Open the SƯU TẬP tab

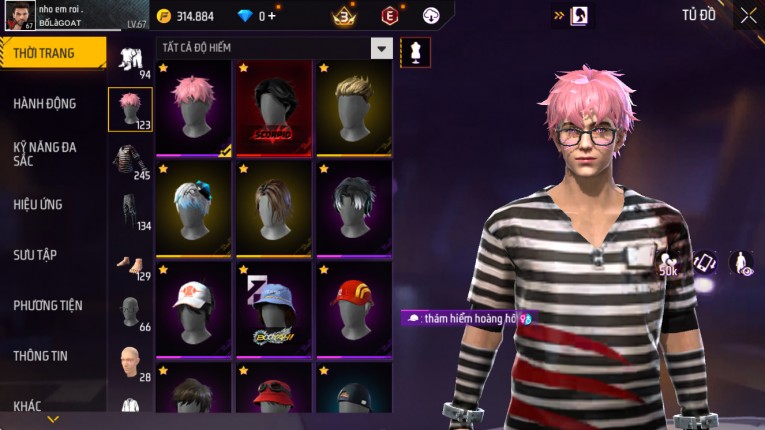(35, 255)
